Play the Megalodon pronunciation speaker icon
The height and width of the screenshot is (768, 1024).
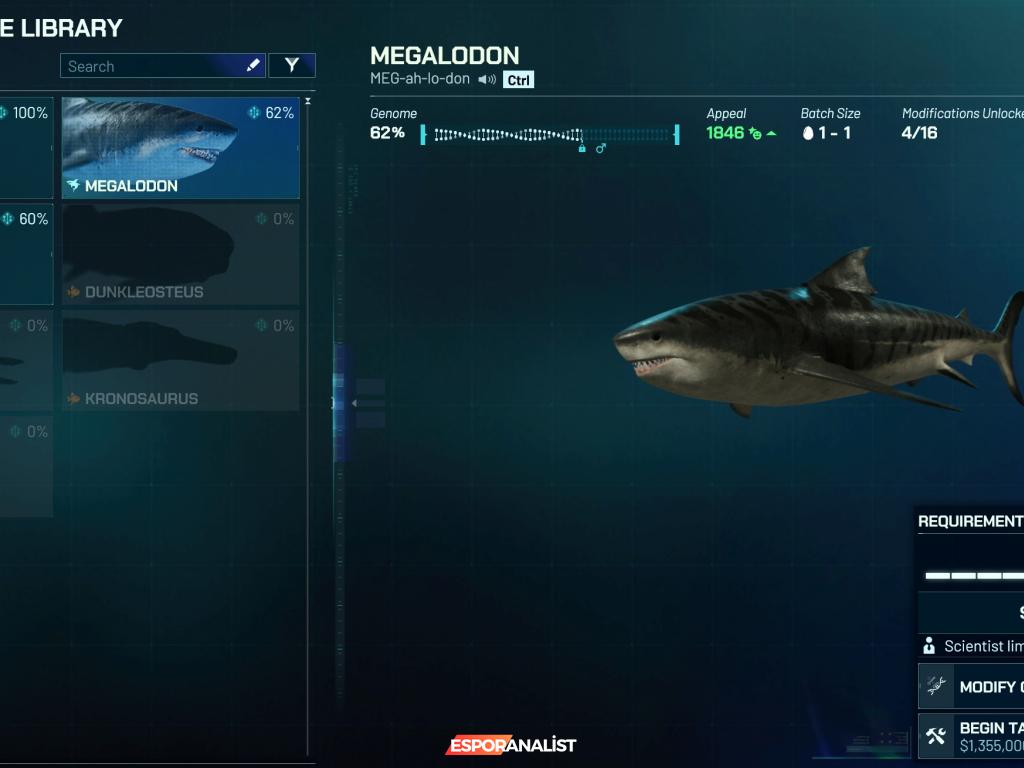pos(487,79)
